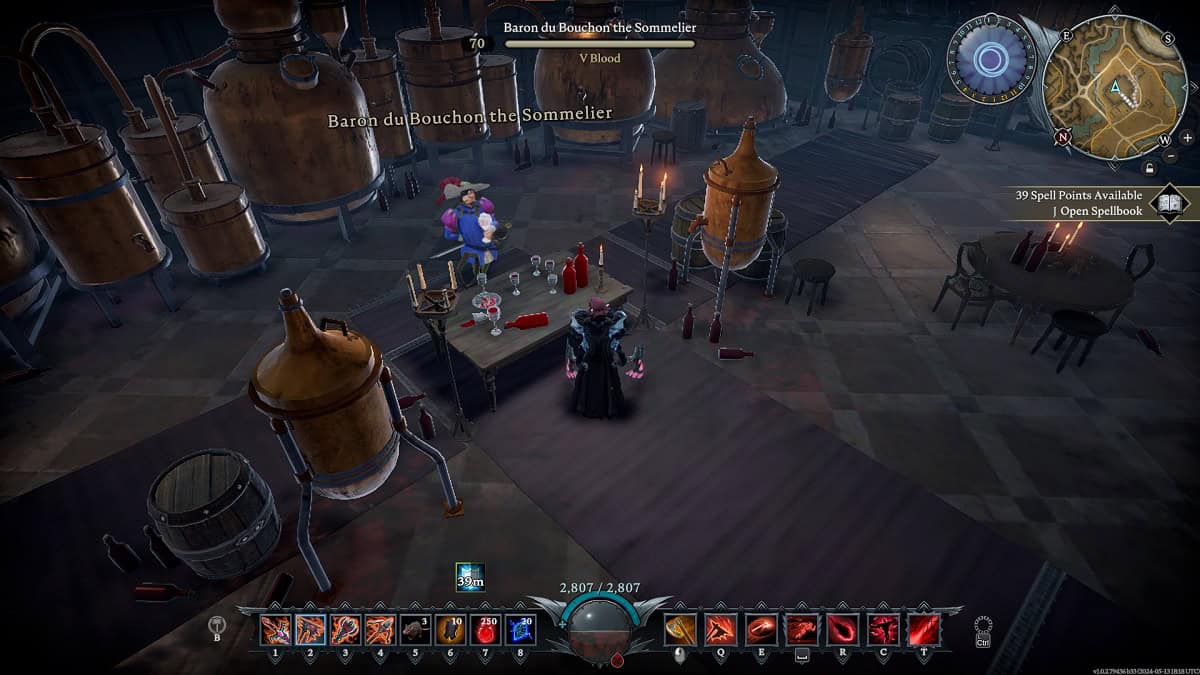Select the weapon in hotbar slot 4

click(380, 629)
